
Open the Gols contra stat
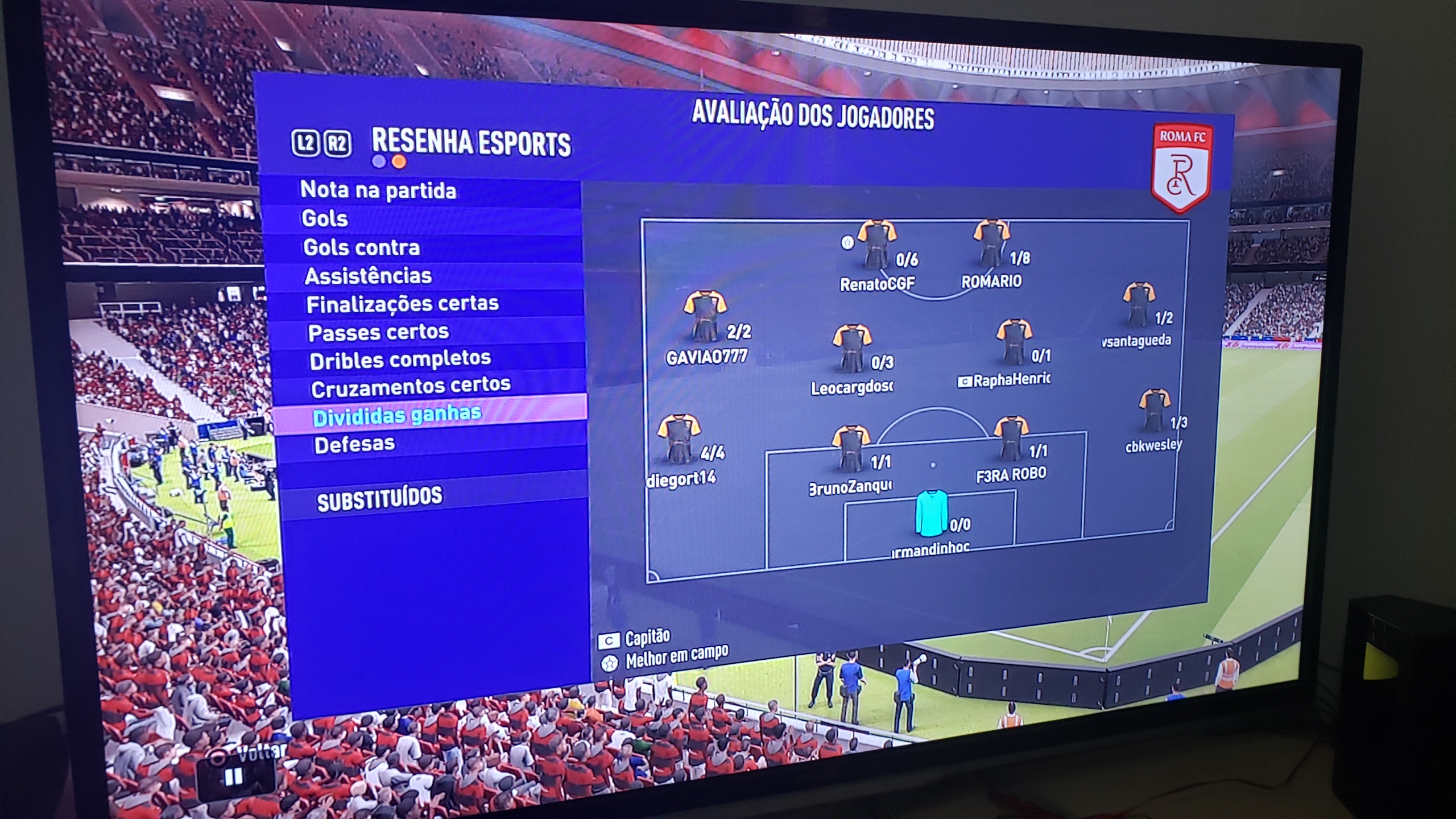point(362,247)
